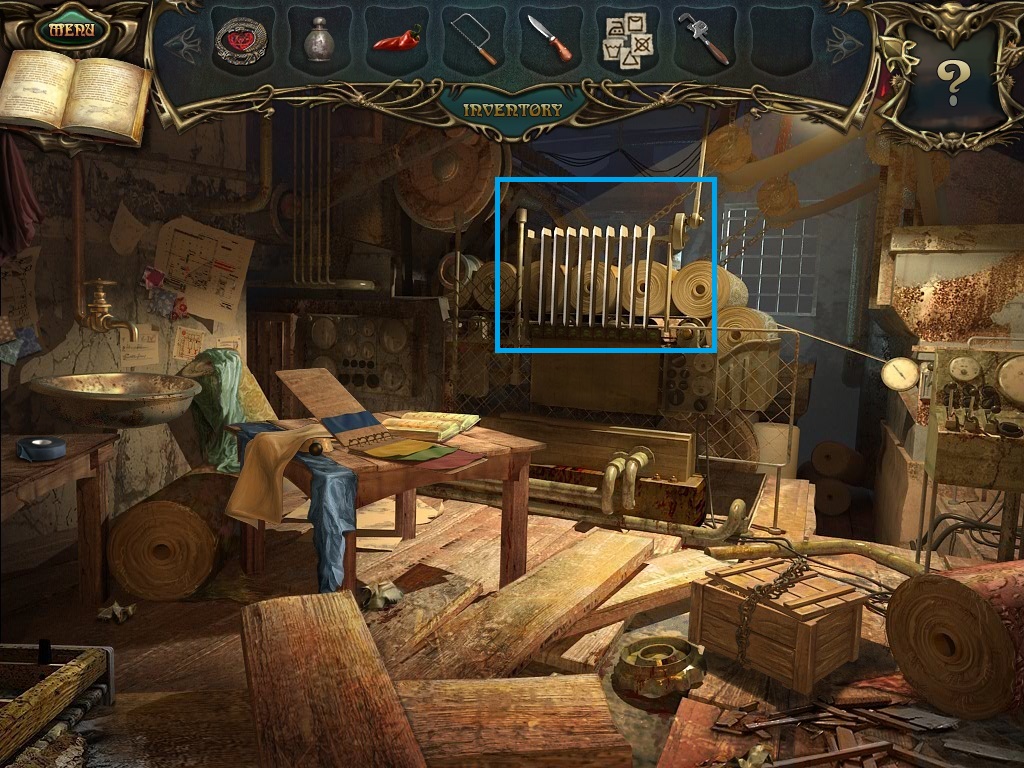This screenshot has width=1024, height=768.
Task: Choose the pipe wrench item
Action: [706, 41]
